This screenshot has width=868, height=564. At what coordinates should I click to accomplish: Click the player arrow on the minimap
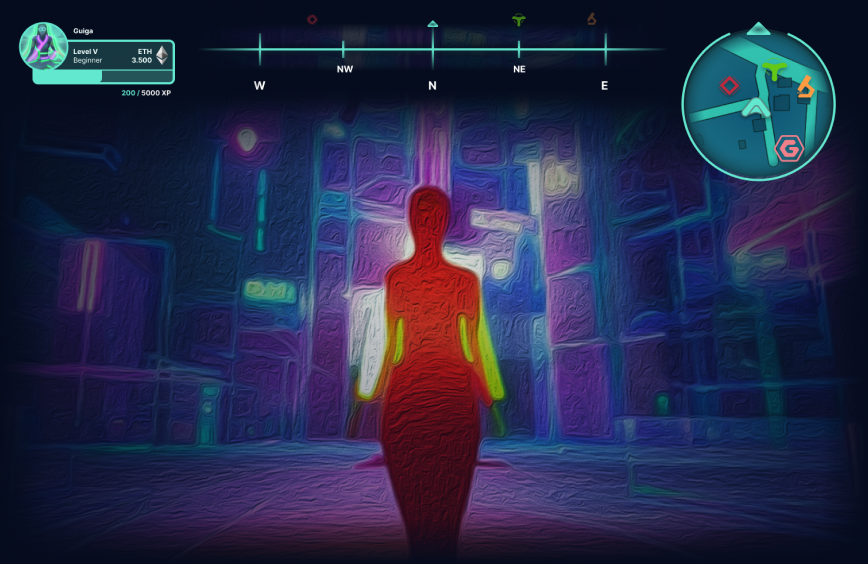click(x=757, y=106)
